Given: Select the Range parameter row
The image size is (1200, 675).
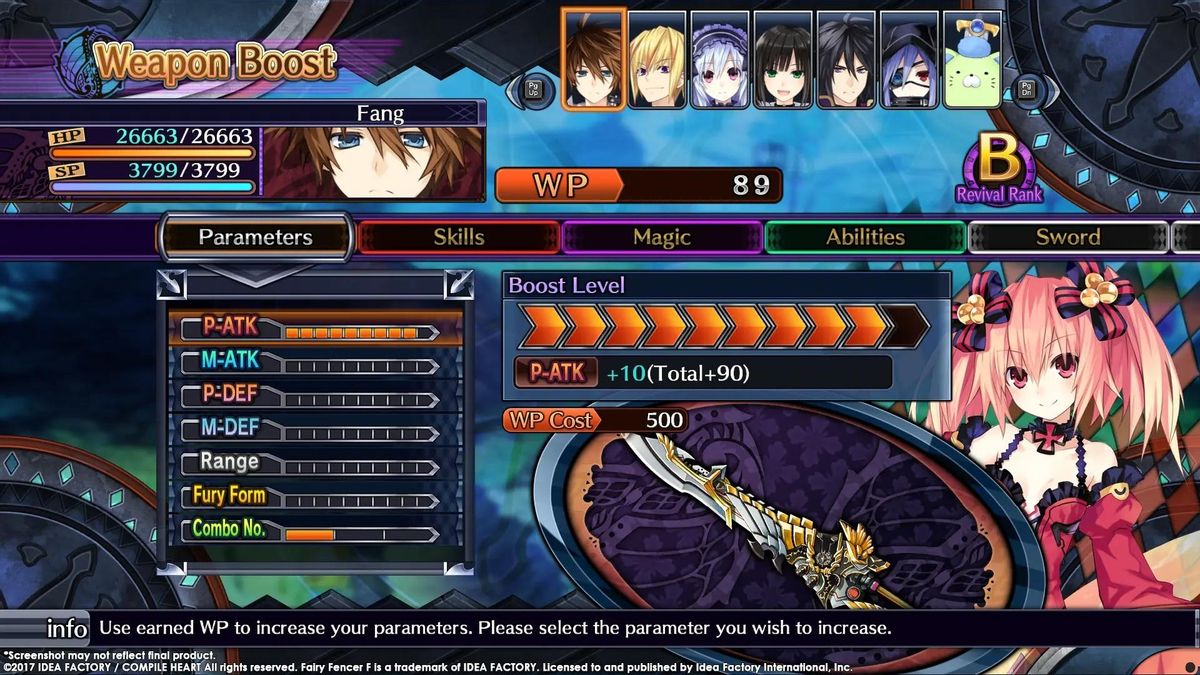Looking at the screenshot, I should pos(316,463).
